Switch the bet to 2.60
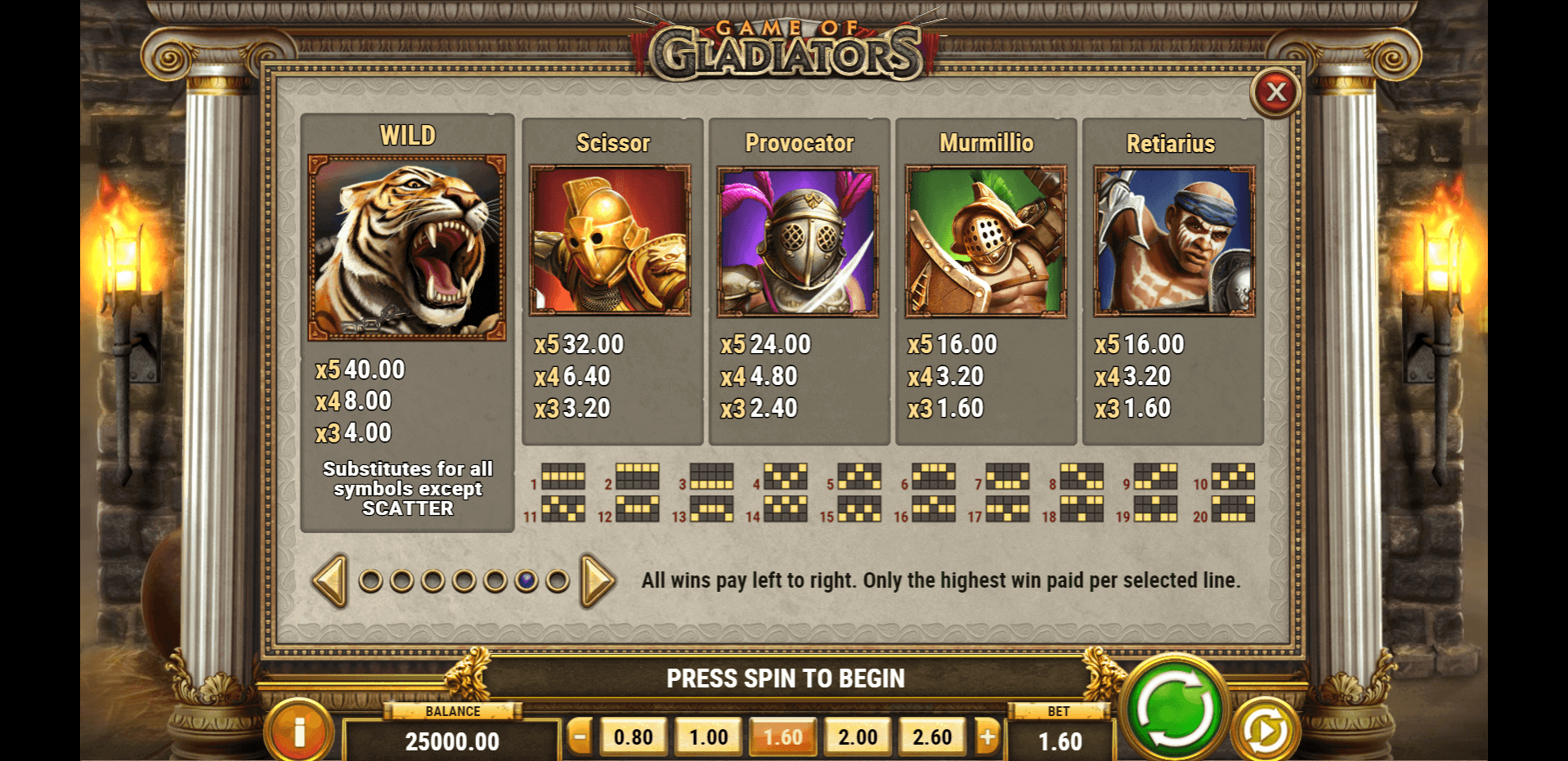The image size is (1568, 761). [x=932, y=737]
